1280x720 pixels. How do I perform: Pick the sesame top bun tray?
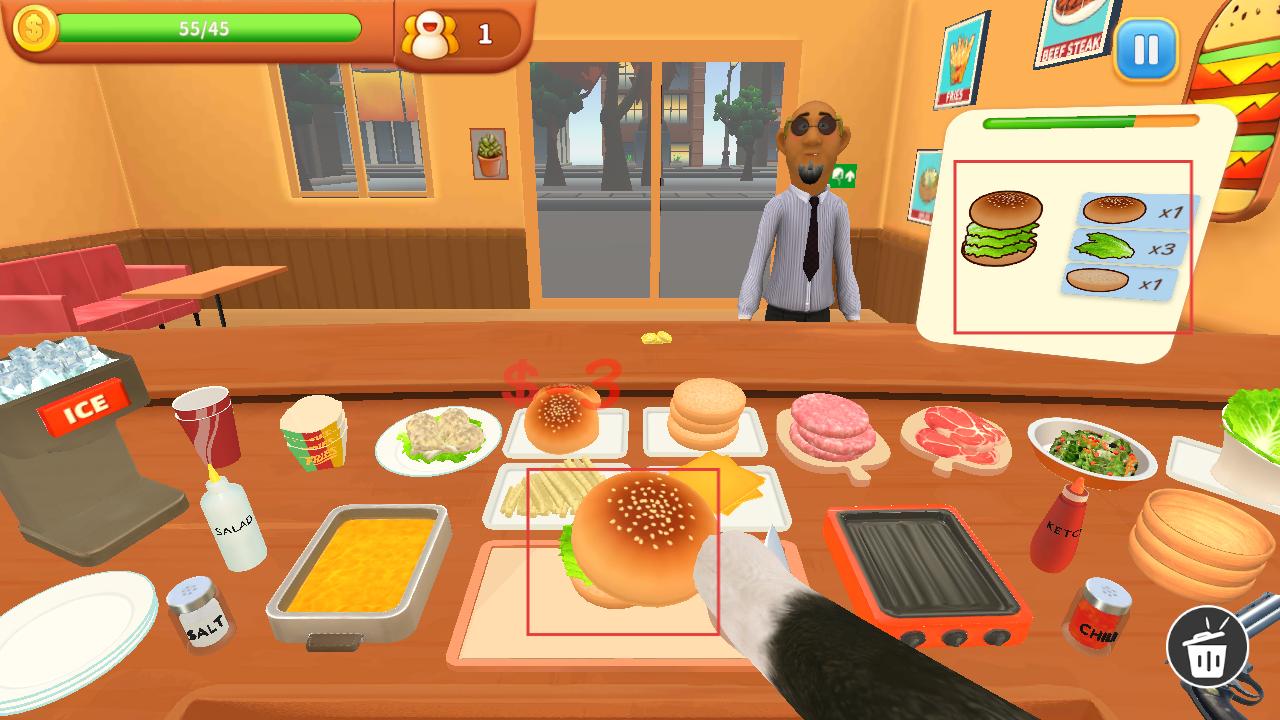(563, 421)
